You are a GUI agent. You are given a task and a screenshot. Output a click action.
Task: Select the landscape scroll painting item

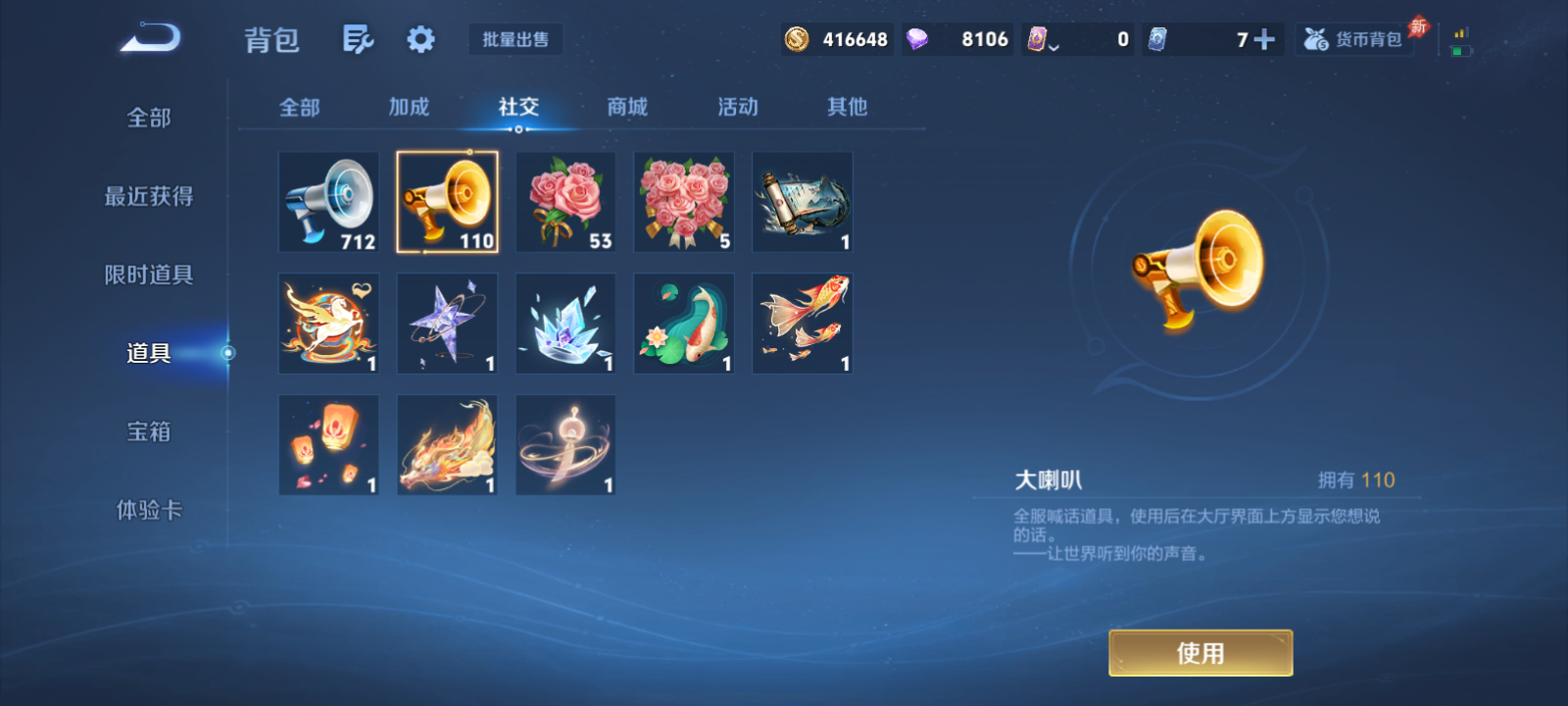(x=802, y=202)
